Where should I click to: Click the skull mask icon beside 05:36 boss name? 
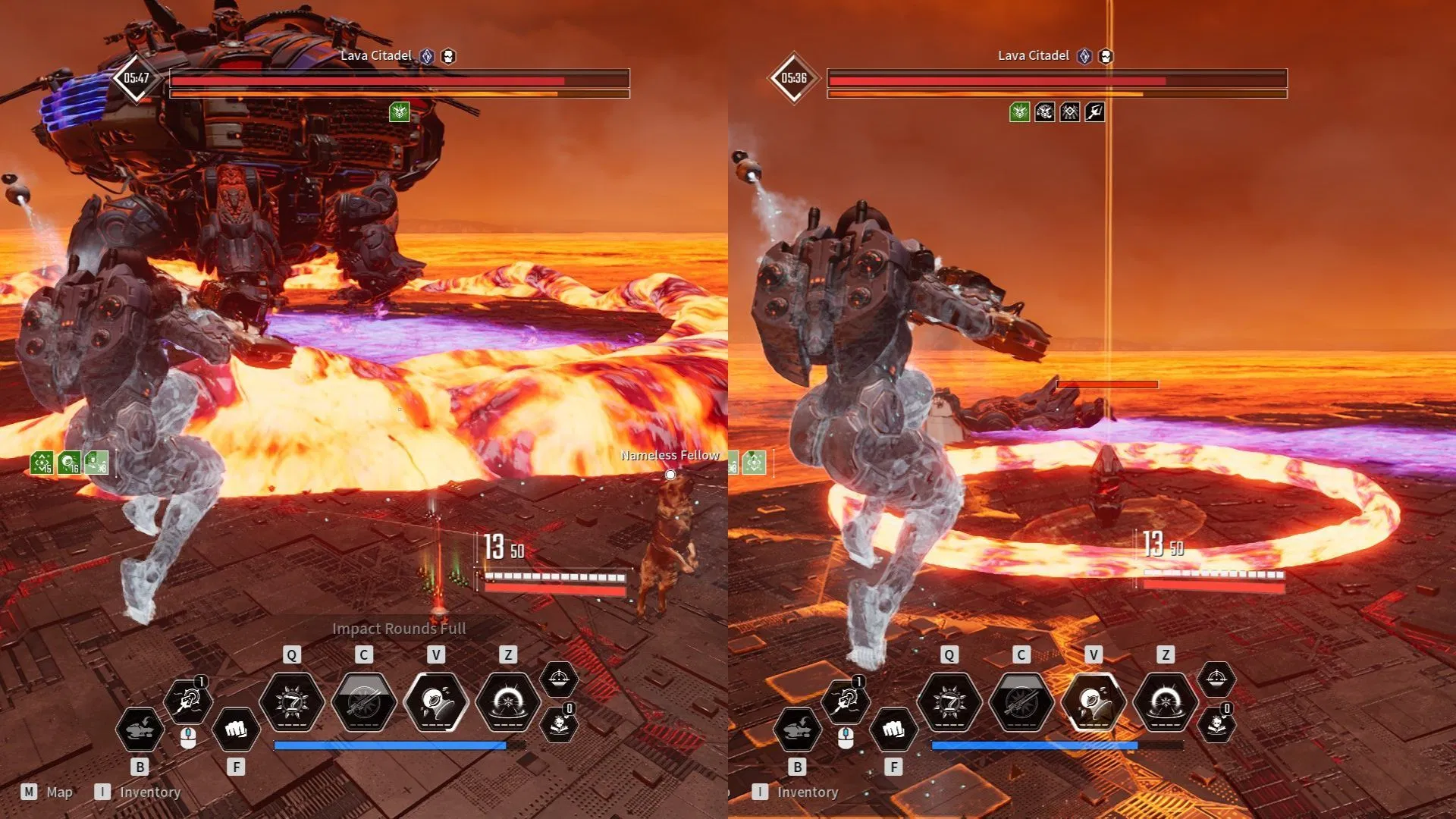[x=1106, y=56]
